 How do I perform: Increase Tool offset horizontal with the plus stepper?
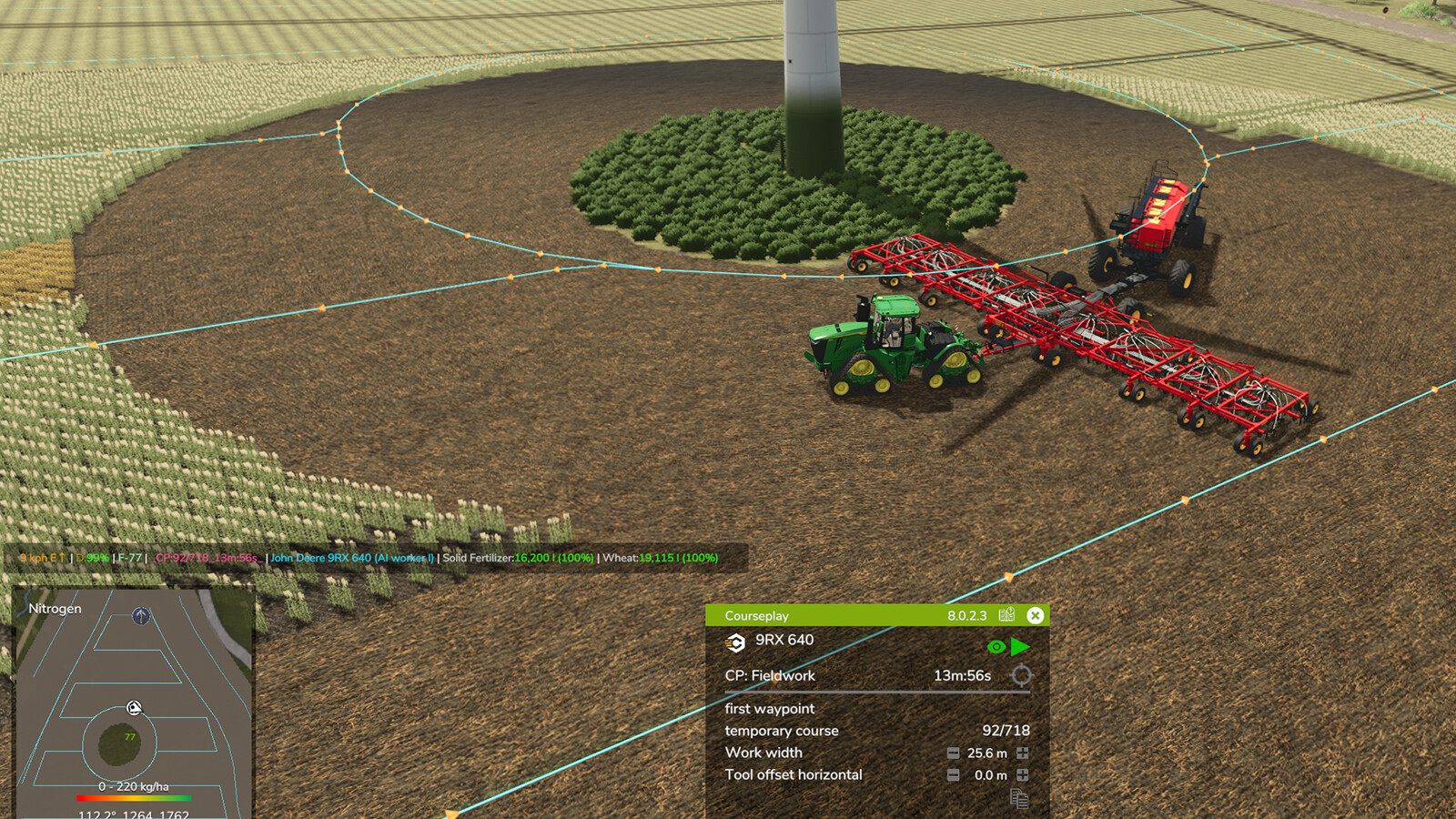(x=1022, y=774)
